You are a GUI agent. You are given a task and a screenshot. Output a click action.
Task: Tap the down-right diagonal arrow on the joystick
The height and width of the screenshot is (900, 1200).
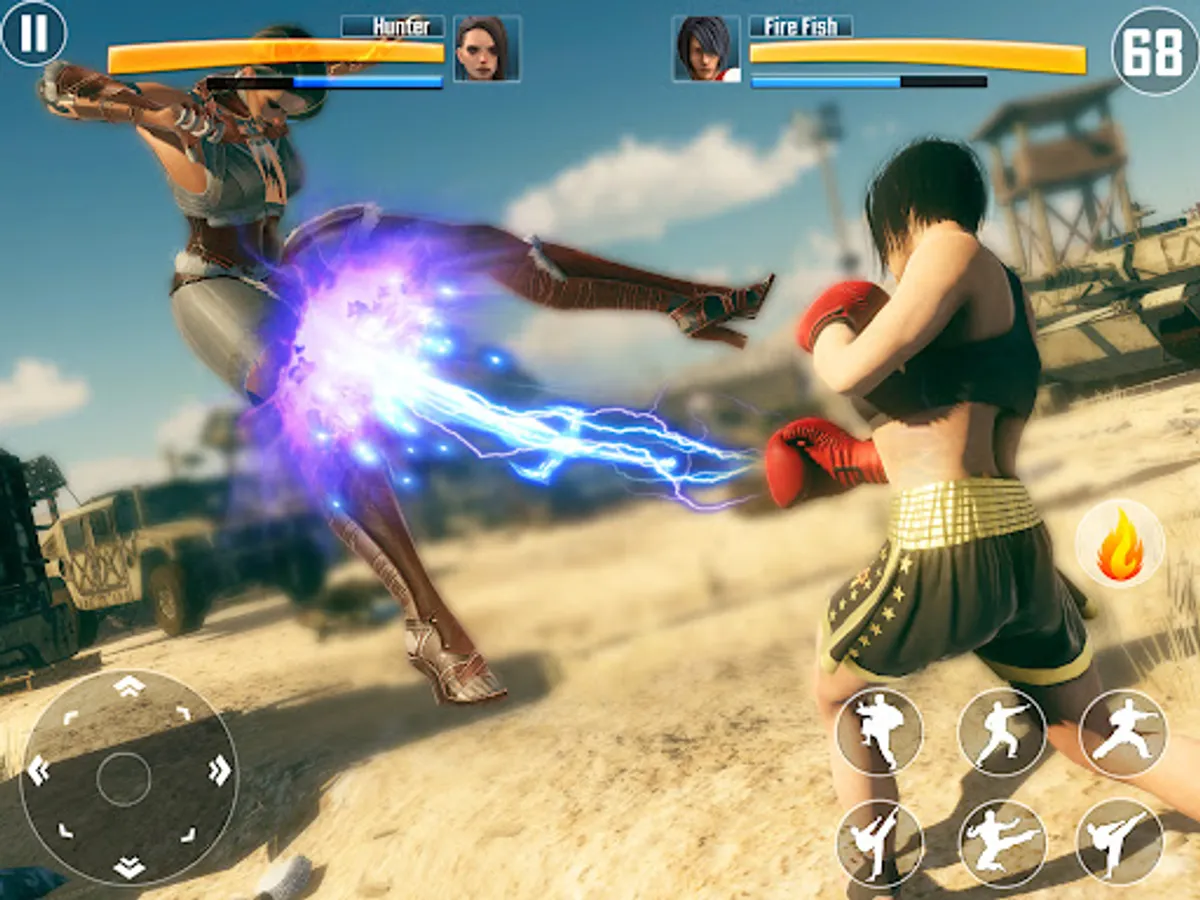tap(186, 833)
